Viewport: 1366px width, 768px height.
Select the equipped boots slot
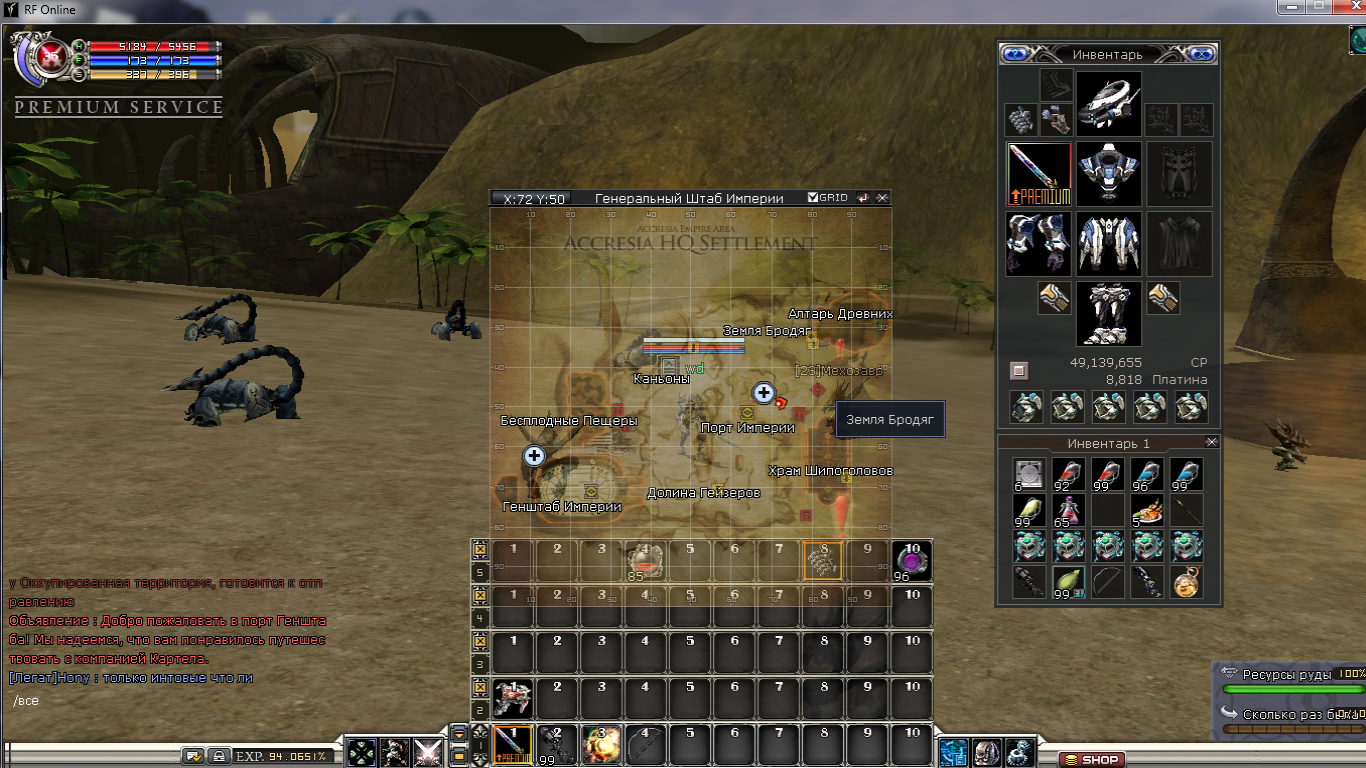tap(1108, 313)
